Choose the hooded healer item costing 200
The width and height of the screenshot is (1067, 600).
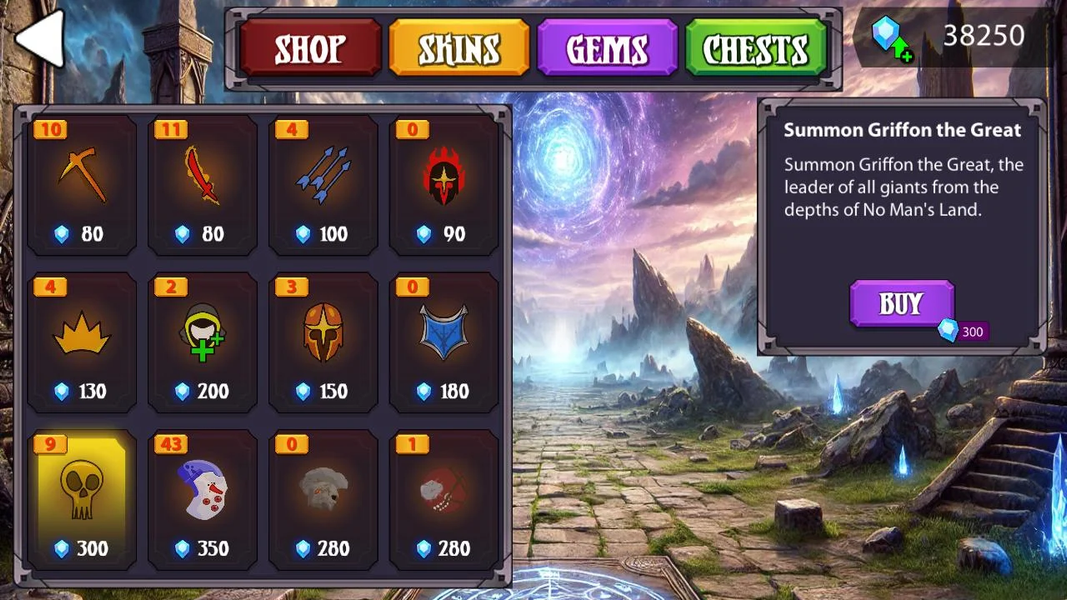click(x=203, y=342)
